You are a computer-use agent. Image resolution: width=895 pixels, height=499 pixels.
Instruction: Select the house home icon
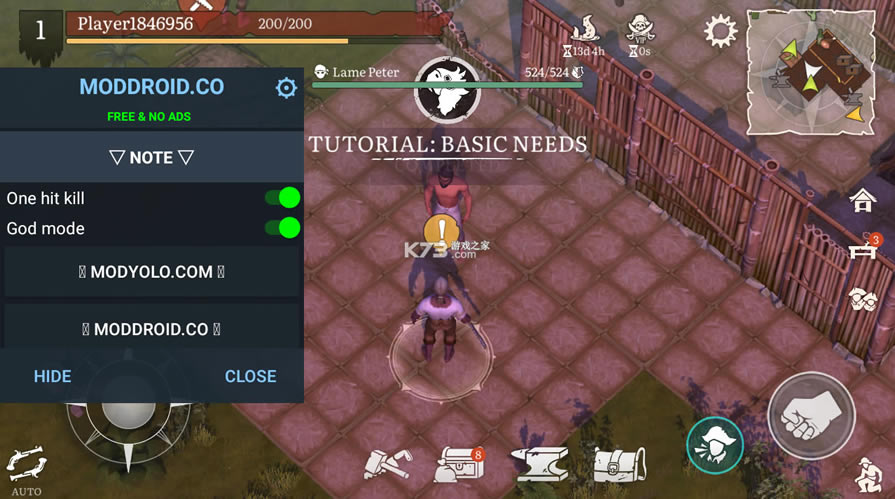(x=862, y=201)
